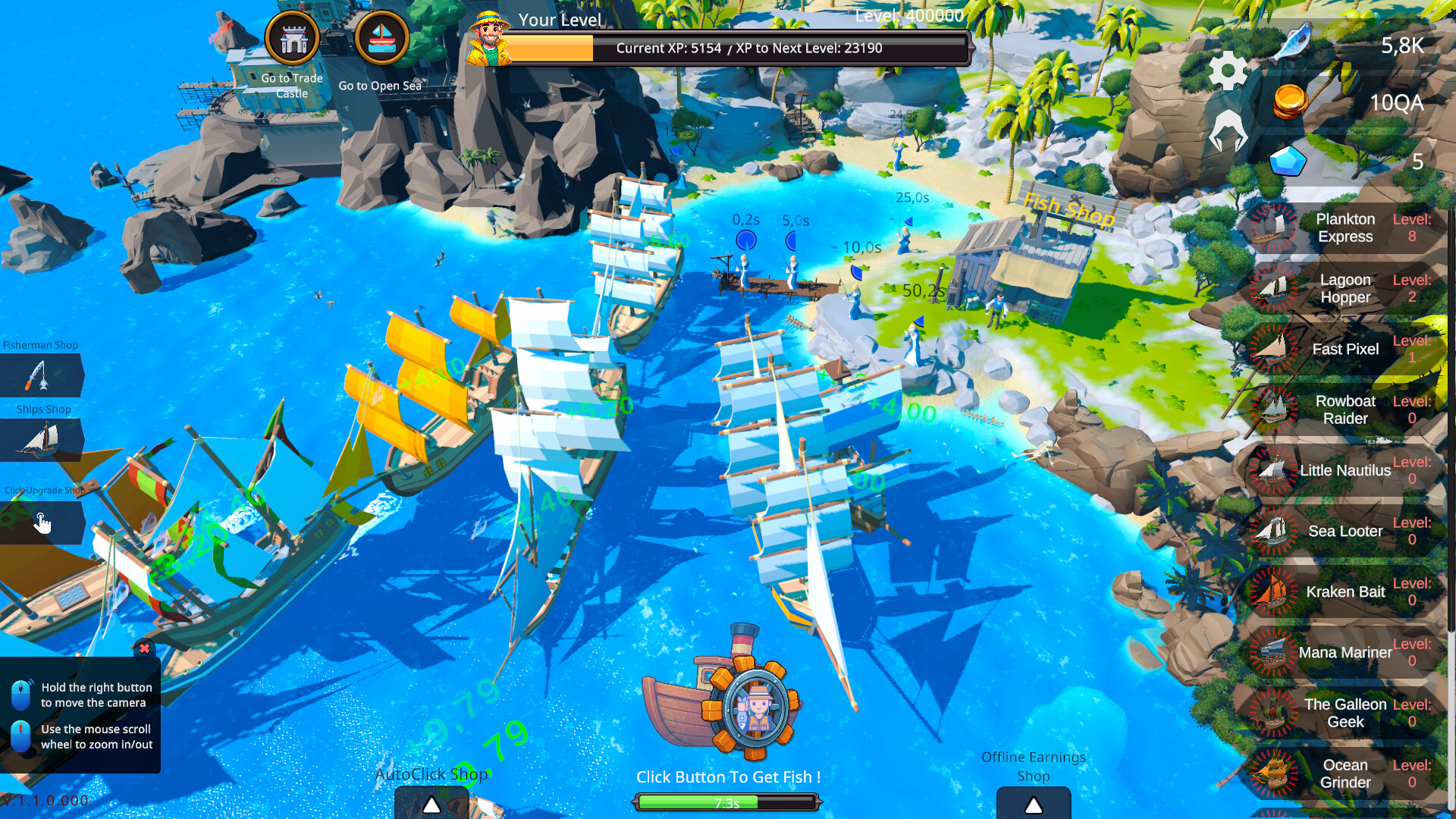Open the Click Upgrade Shop
Viewport: 1456px width, 819px height.
pyautogui.click(x=41, y=522)
